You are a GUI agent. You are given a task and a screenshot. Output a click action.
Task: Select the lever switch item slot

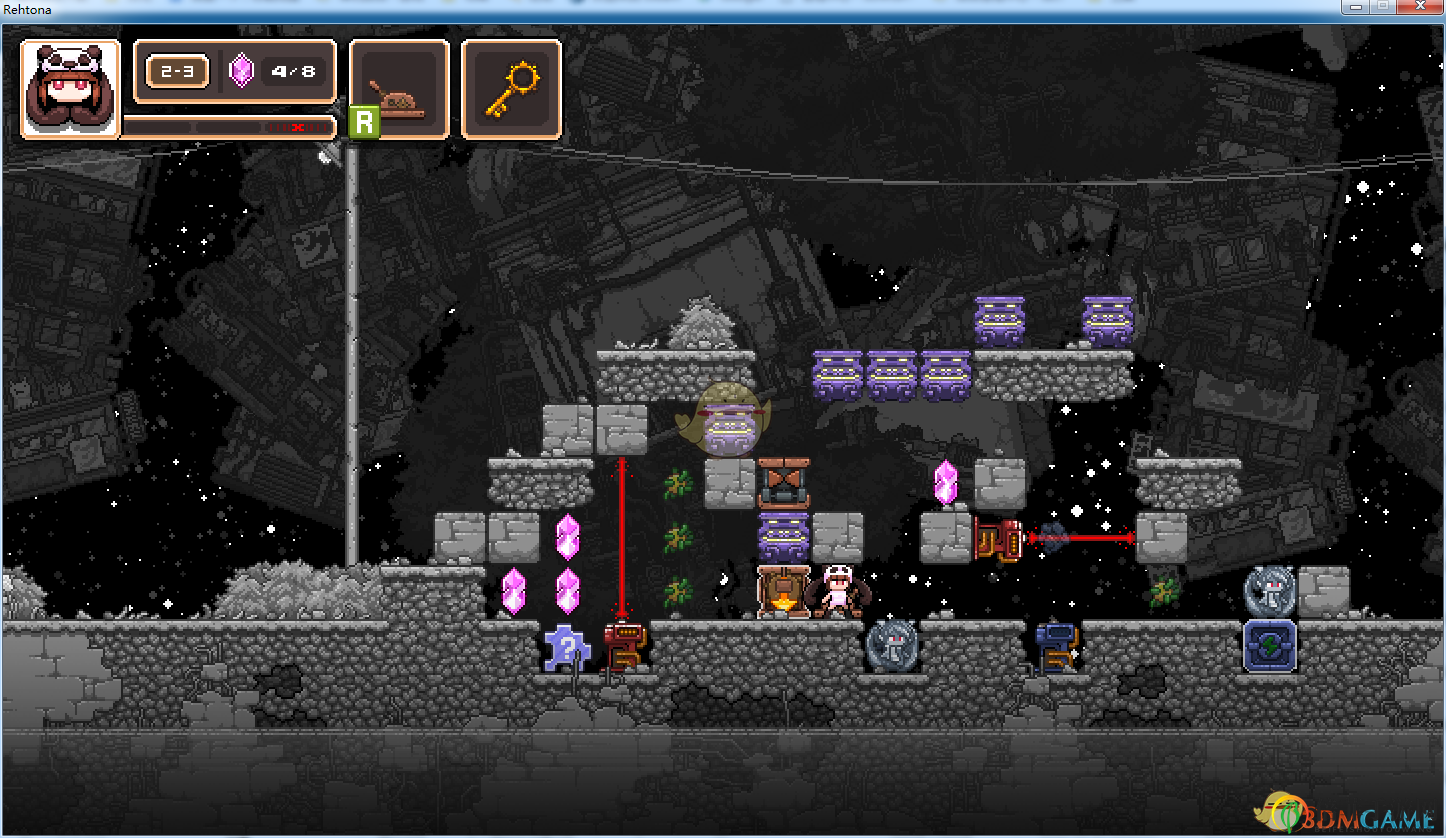399,89
